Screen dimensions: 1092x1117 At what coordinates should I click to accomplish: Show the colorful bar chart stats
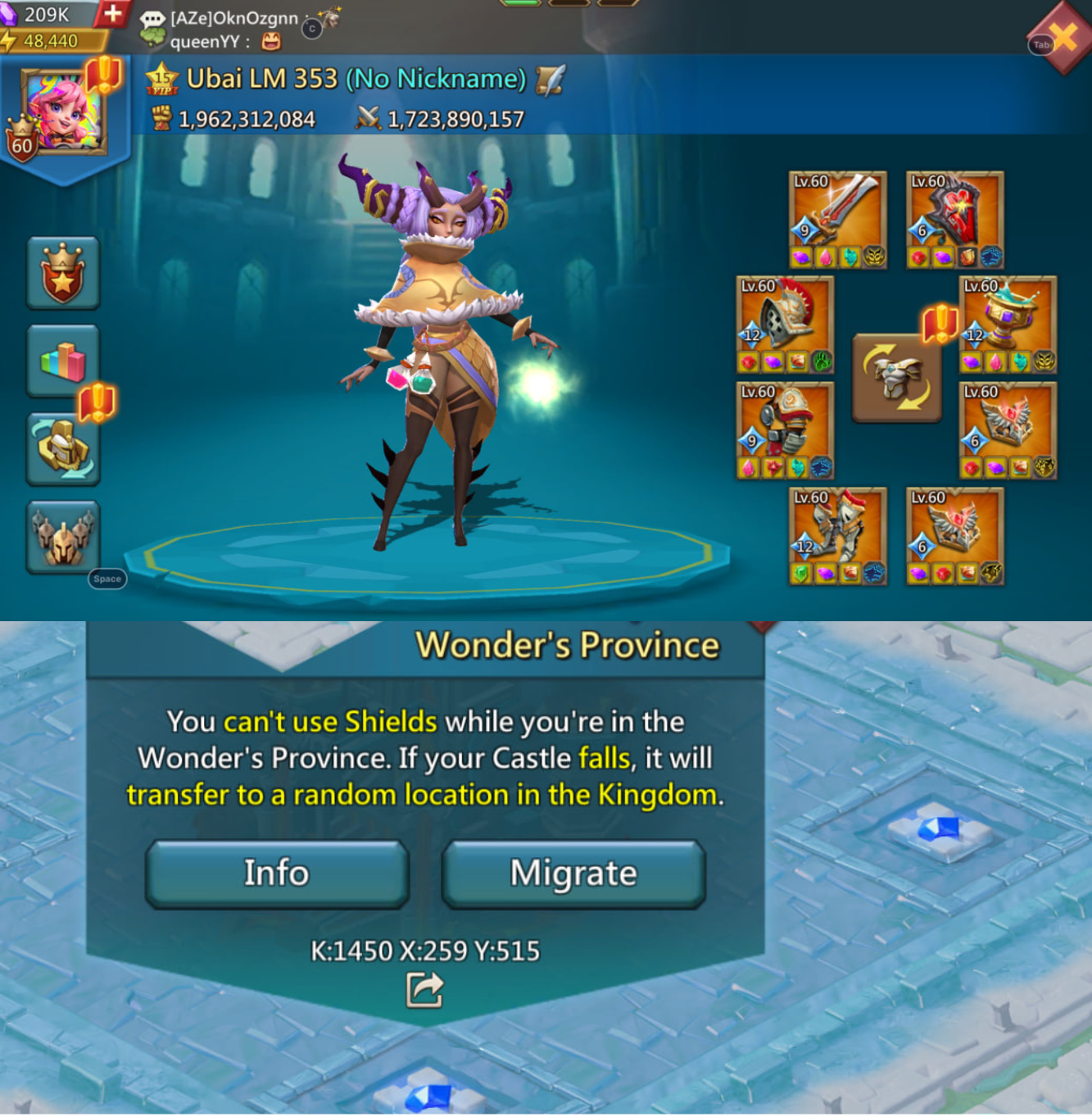[63, 361]
